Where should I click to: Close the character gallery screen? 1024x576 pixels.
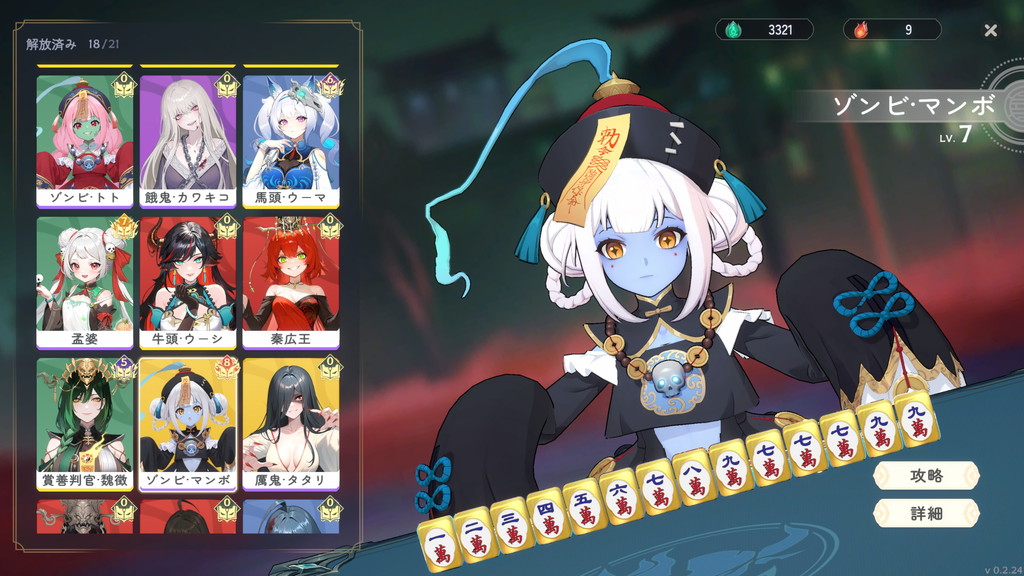coord(990,30)
